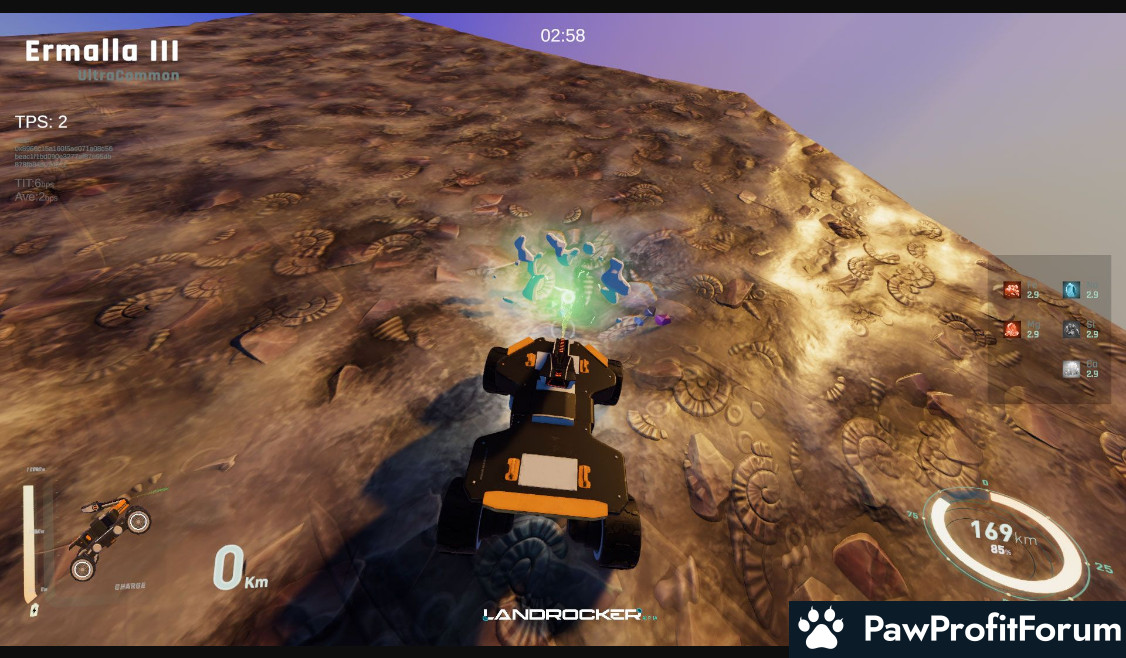Select the Fe red ore resource icon
Screen dimensions: 1126x658
click(1012, 290)
